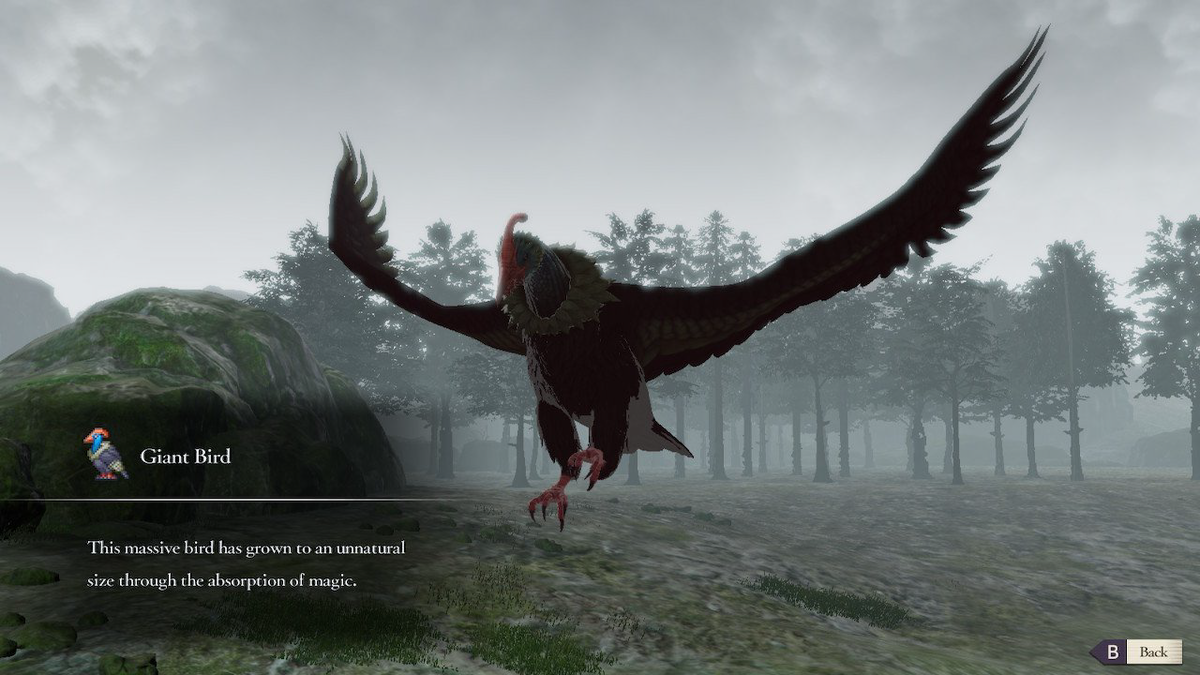Click the Giant Bird pixel sprite icon
The height and width of the screenshot is (675, 1200).
pos(105,455)
